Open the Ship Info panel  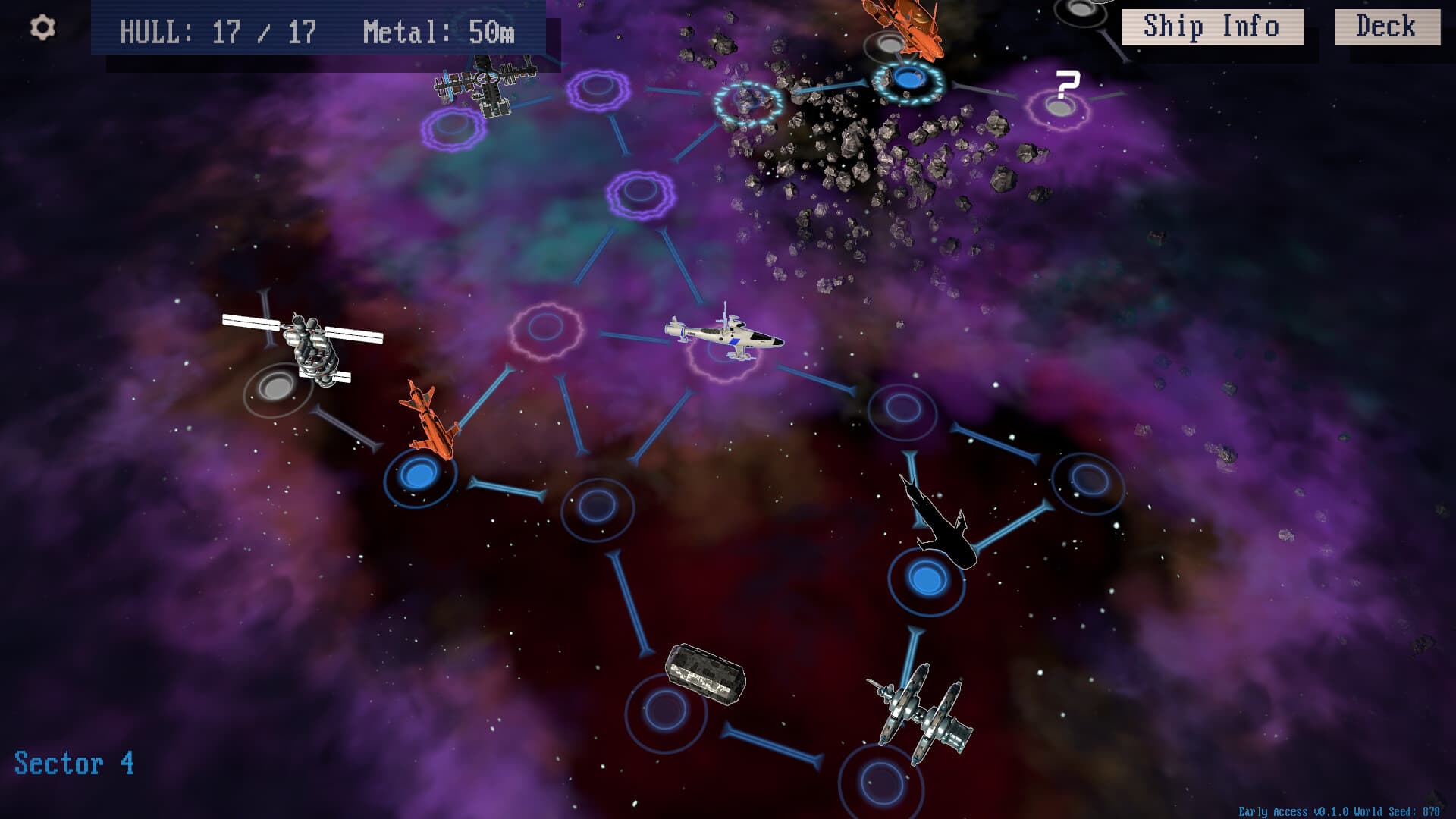click(1213, 27)
